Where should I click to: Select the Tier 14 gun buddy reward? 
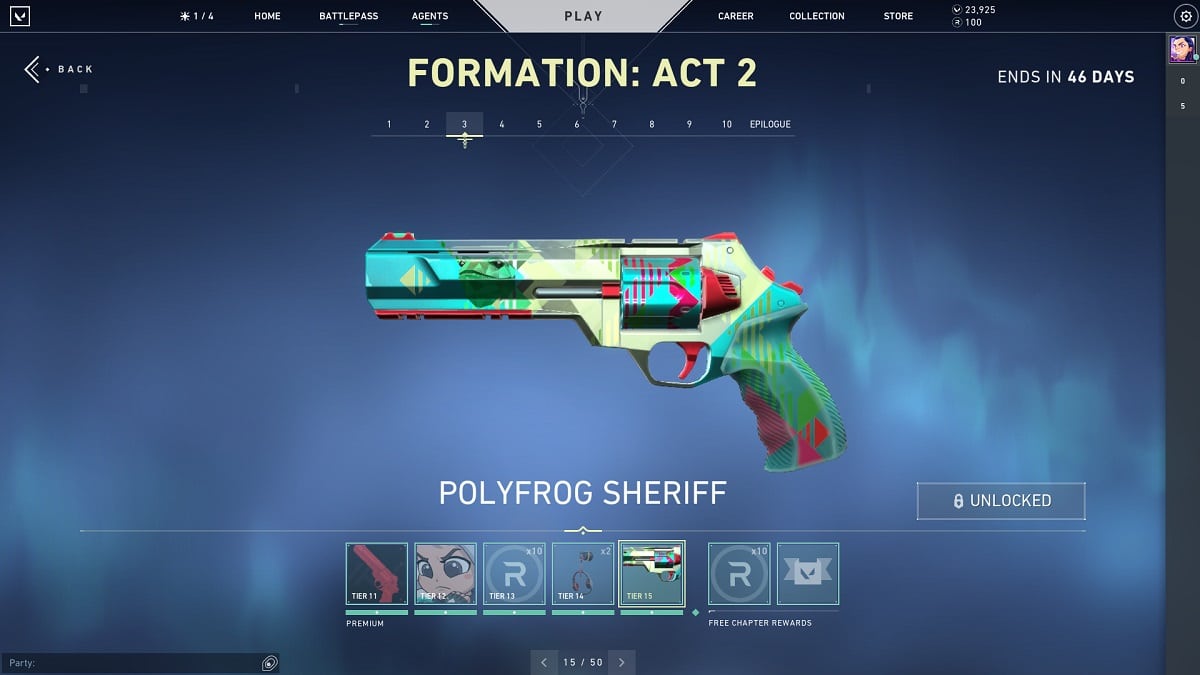pos(583,574)
